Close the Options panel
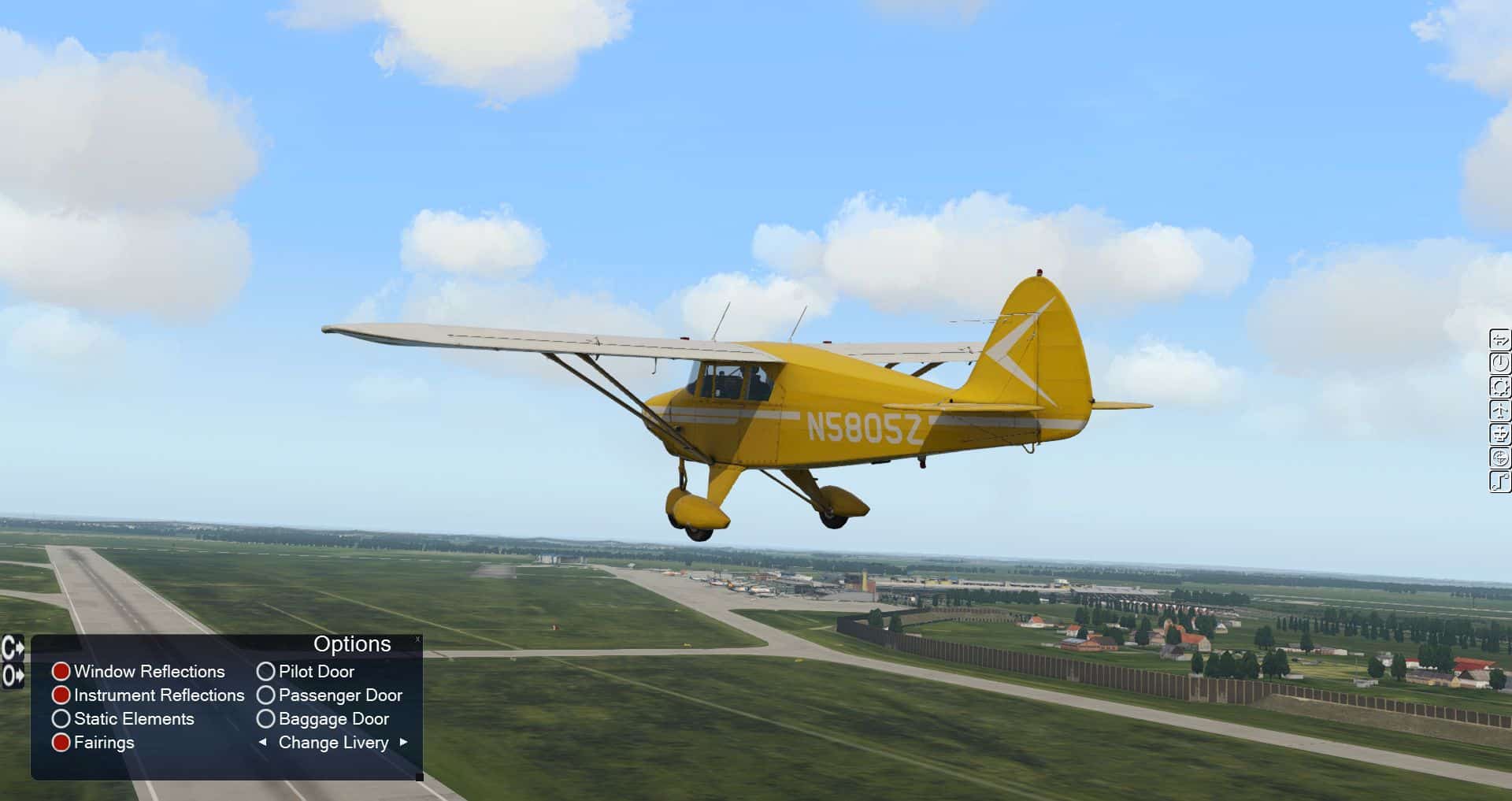The image size is (1512, 801). pyautogui.click(x=417, y=640)
